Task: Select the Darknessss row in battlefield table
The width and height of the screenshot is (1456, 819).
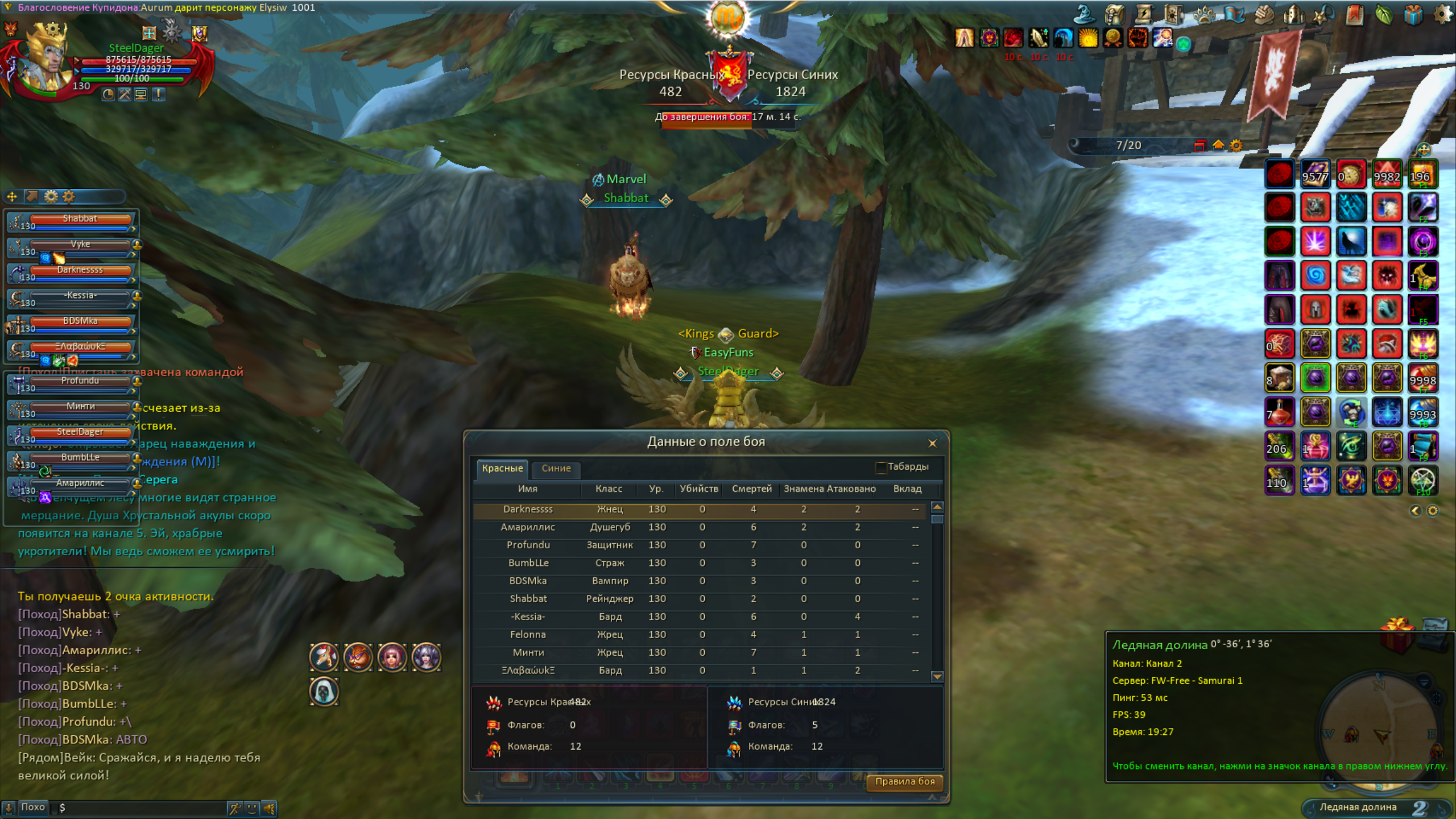Action: (700, 510)
